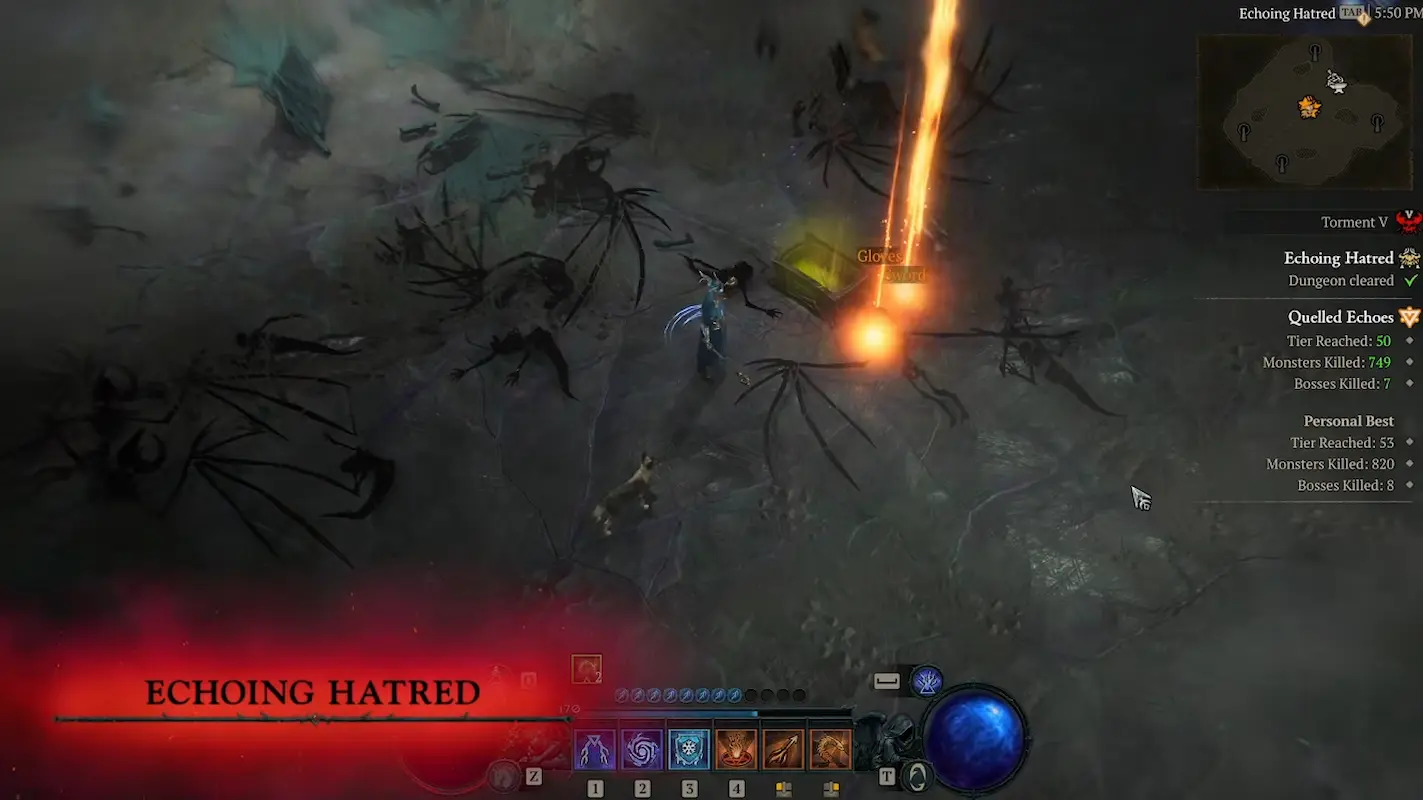1423x800 pixels.
Task: Cast the Firewall skill in slot 4
Action: click(x=736, y=747)
